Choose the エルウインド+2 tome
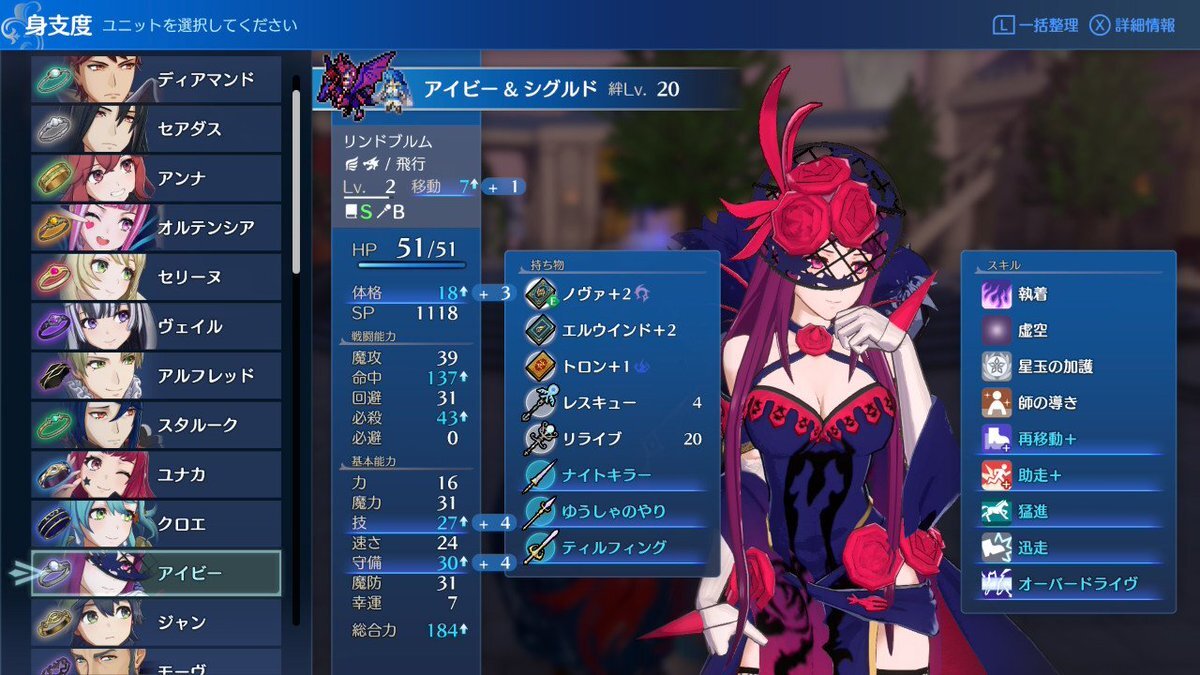1200x675 pixels. (612, 330)
